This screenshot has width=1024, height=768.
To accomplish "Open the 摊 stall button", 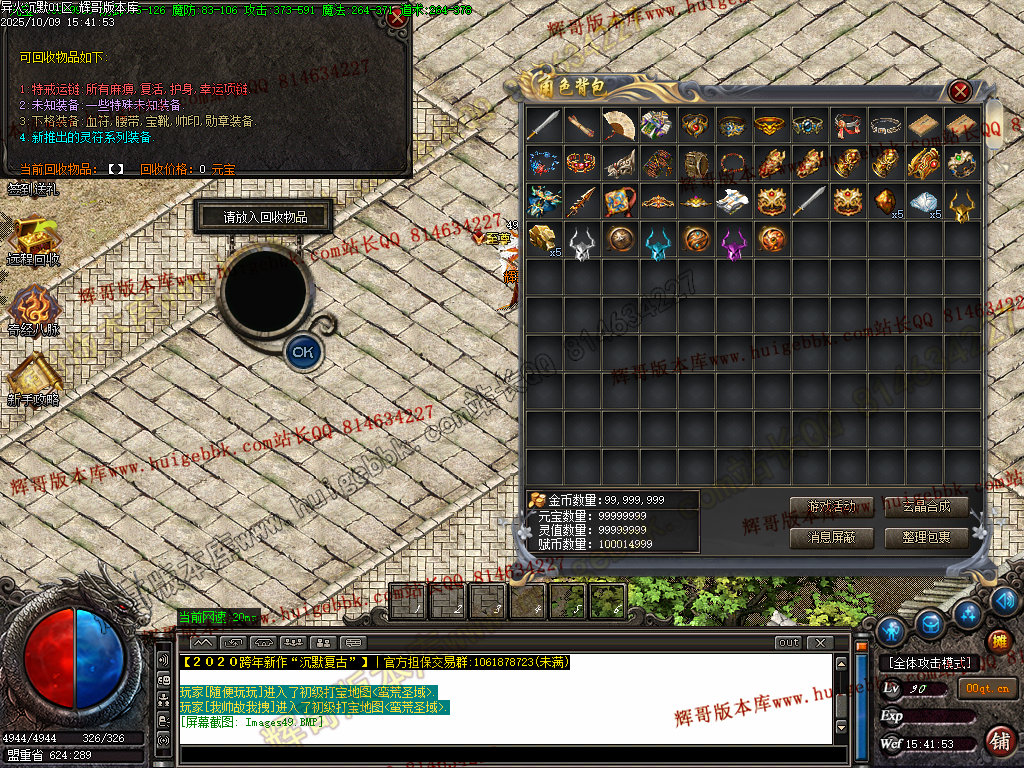I will tap(997, 641).
